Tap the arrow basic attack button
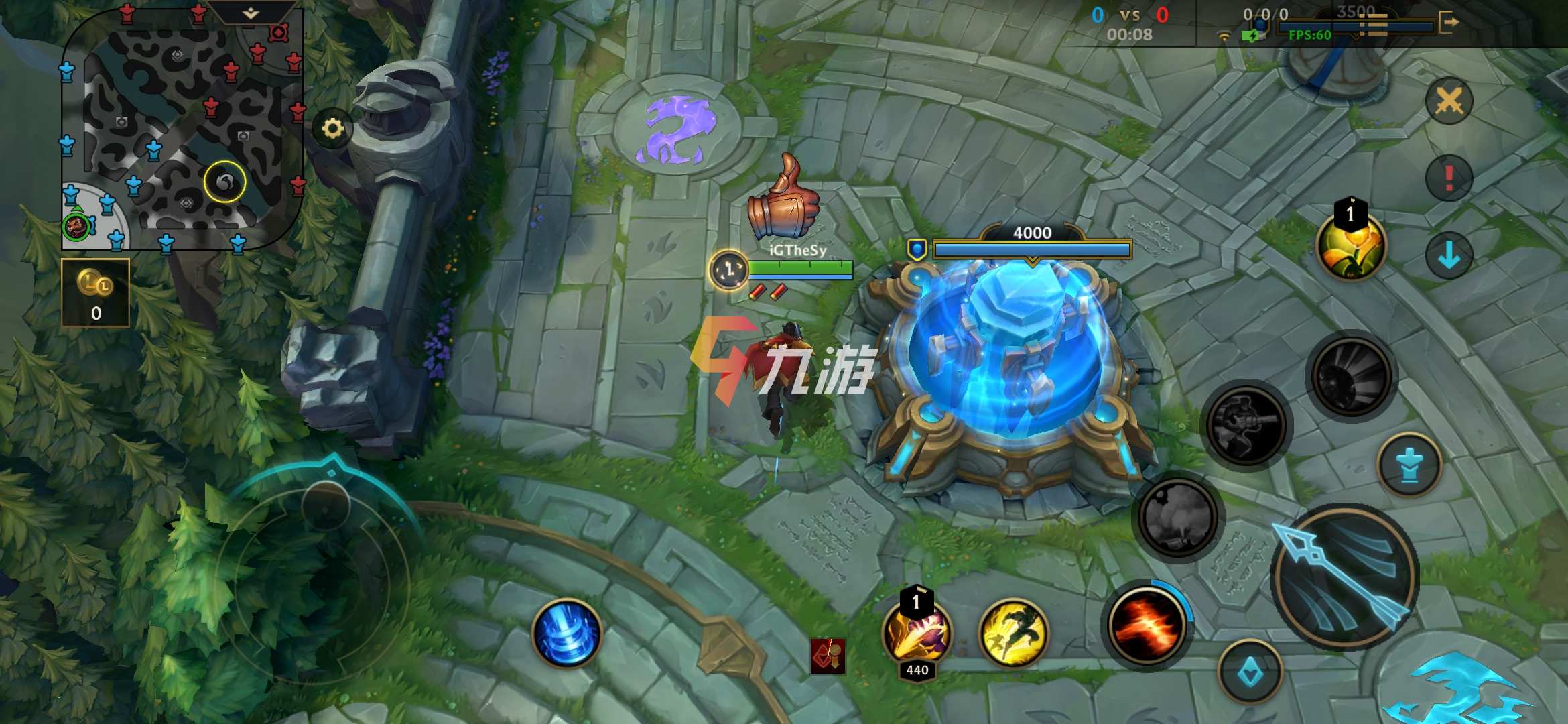 click(1344, 577)
